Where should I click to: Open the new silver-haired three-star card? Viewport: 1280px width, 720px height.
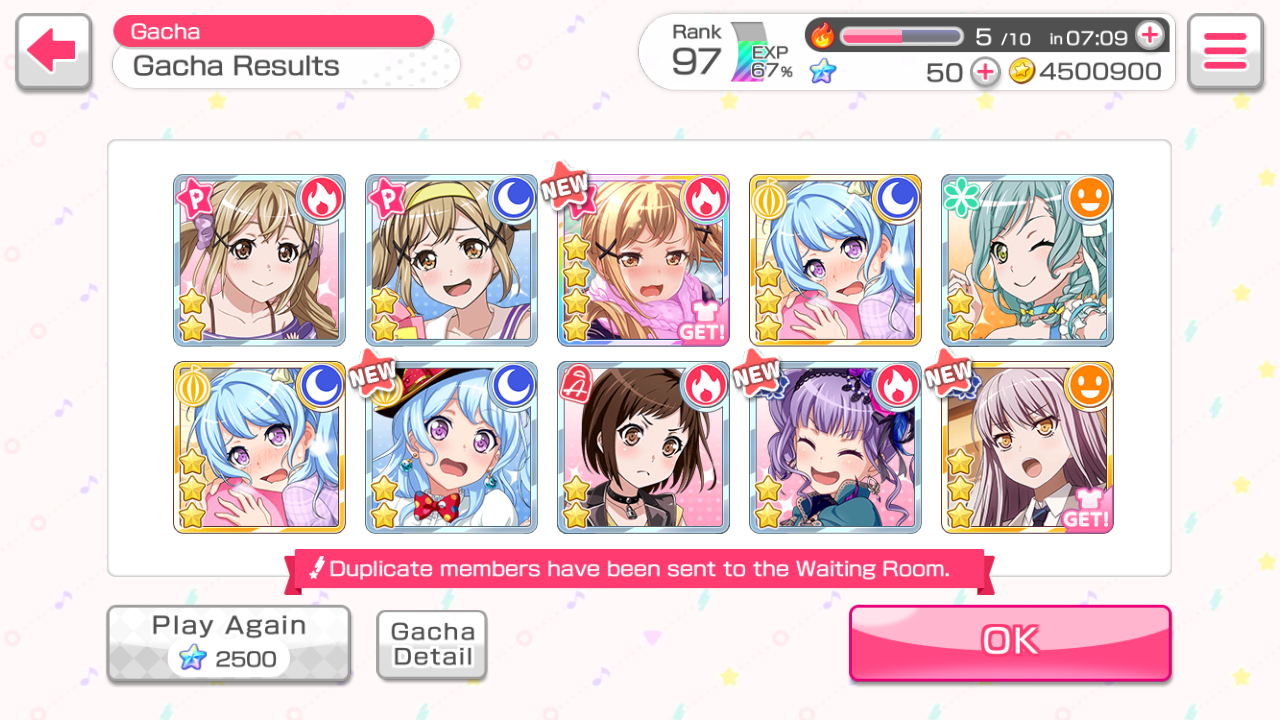pos(1027,447)
